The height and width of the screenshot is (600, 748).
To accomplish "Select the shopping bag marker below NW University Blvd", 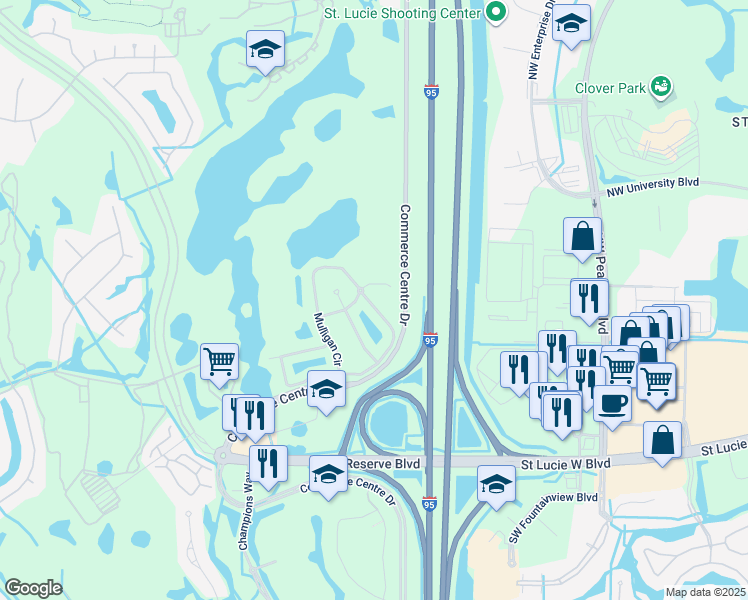I will tap(582, 236).
